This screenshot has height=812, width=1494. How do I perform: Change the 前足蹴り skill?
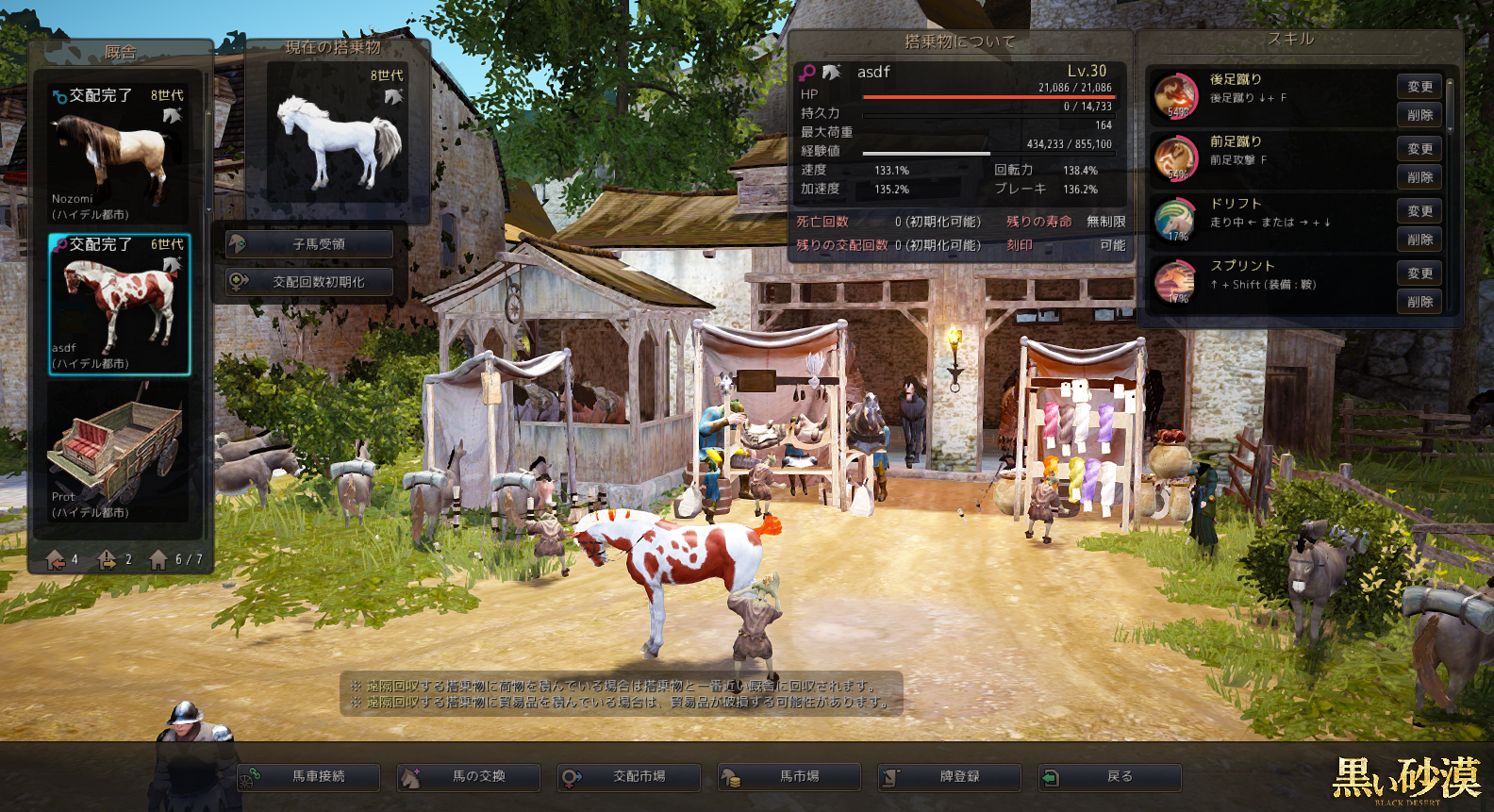pyautogui.click(x=1419, y=149)
